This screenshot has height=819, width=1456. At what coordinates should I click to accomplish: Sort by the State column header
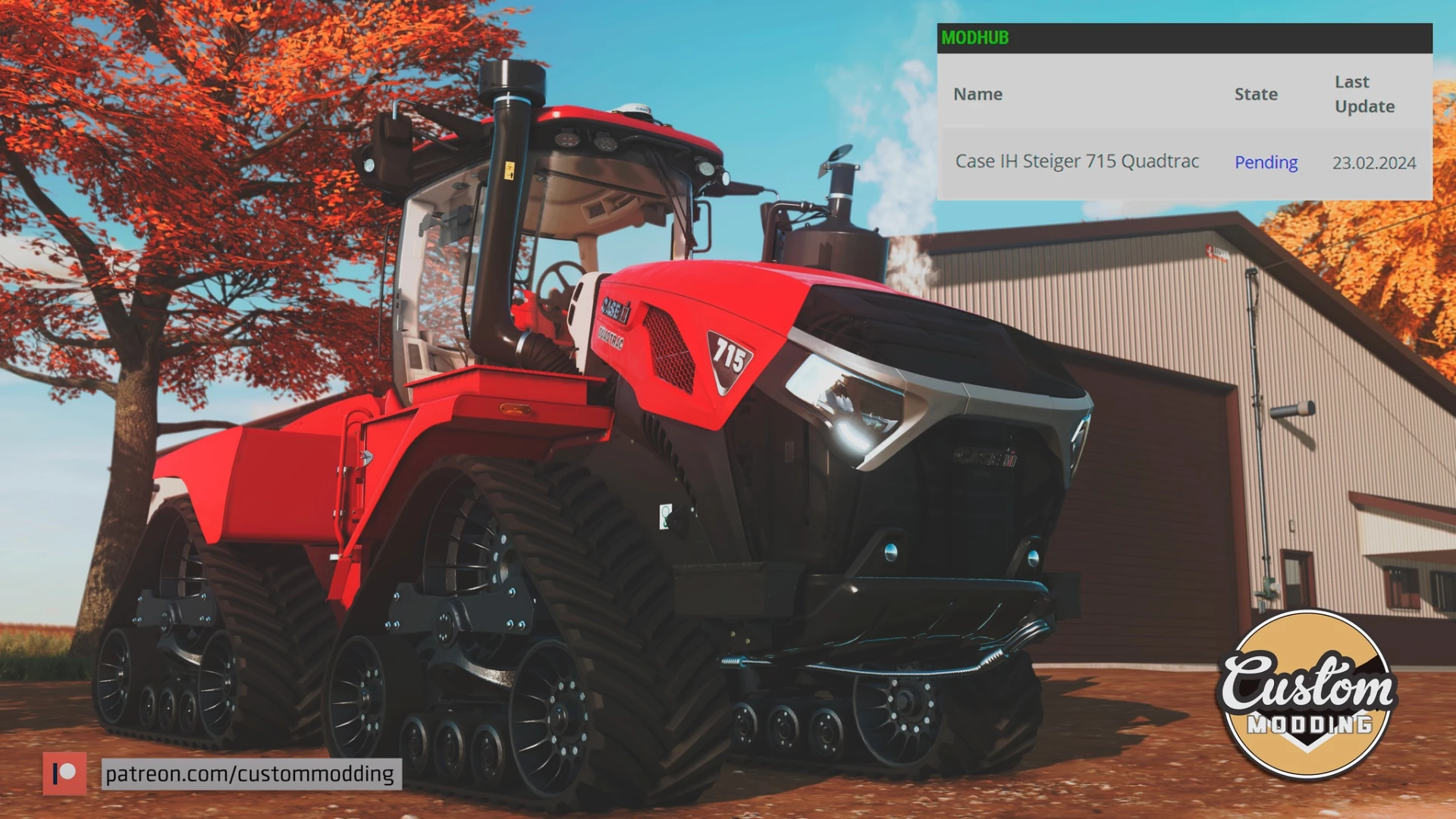[1256, 94]
